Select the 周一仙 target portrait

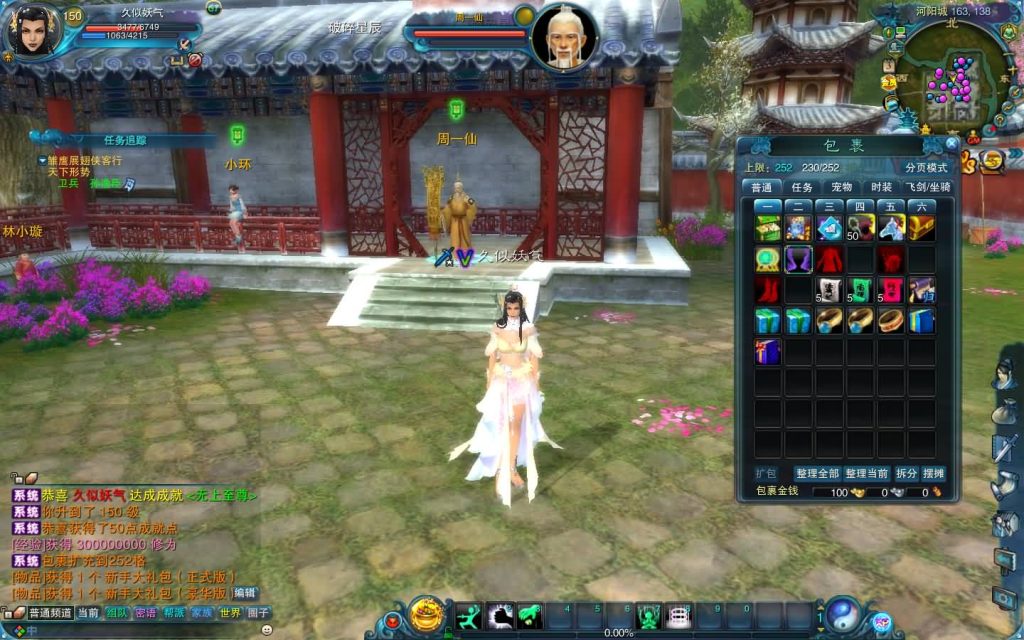pos(565,38)
